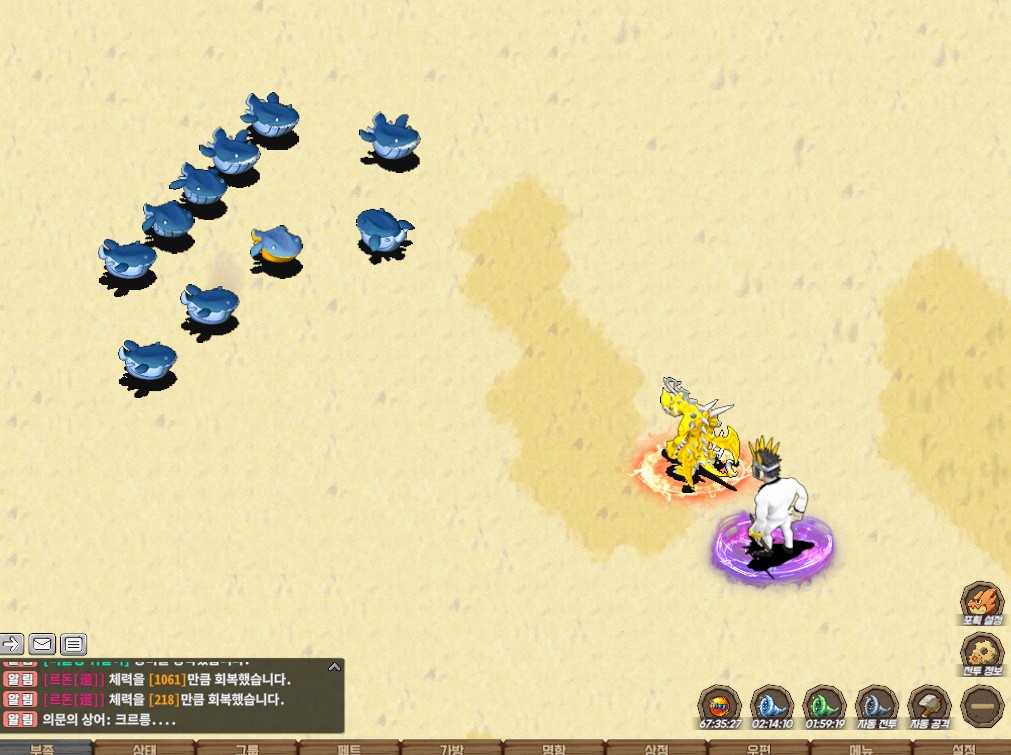Open the capture settings (포획 설정) icon
Screen dimensions: 1011x755
981,603
